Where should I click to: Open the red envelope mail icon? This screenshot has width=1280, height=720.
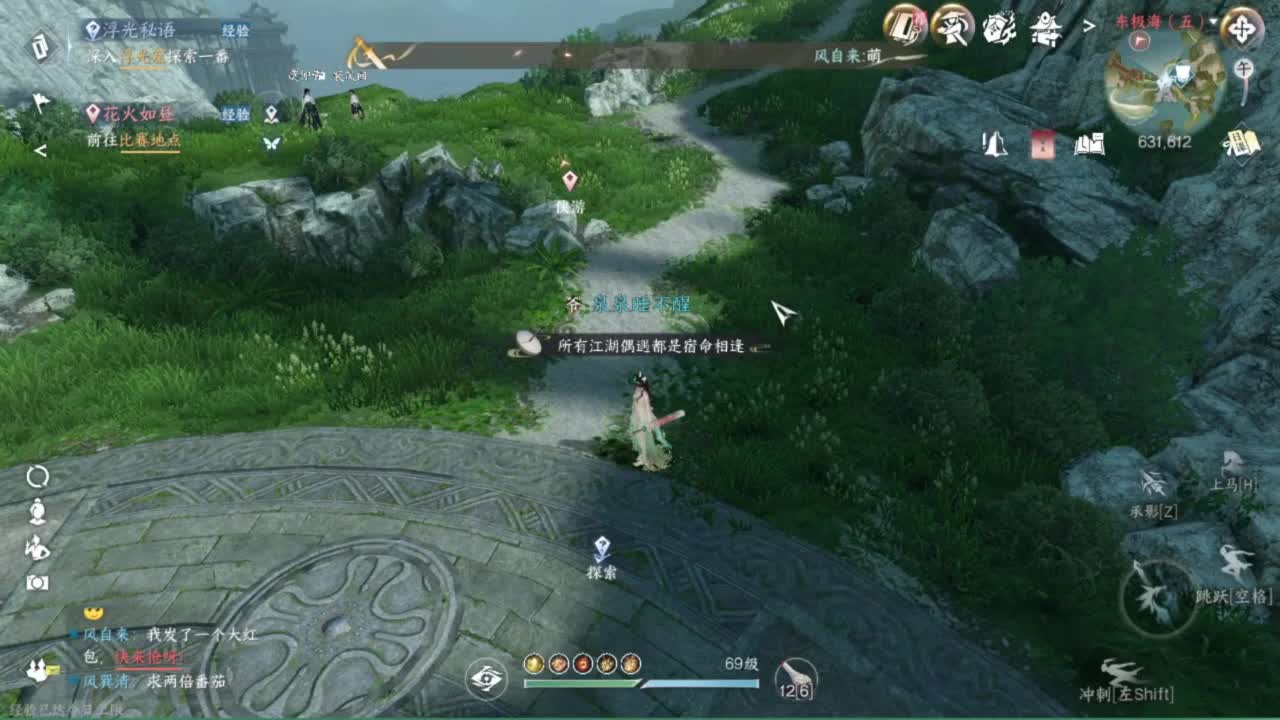pyautogui.click(x=1044, y=145)
